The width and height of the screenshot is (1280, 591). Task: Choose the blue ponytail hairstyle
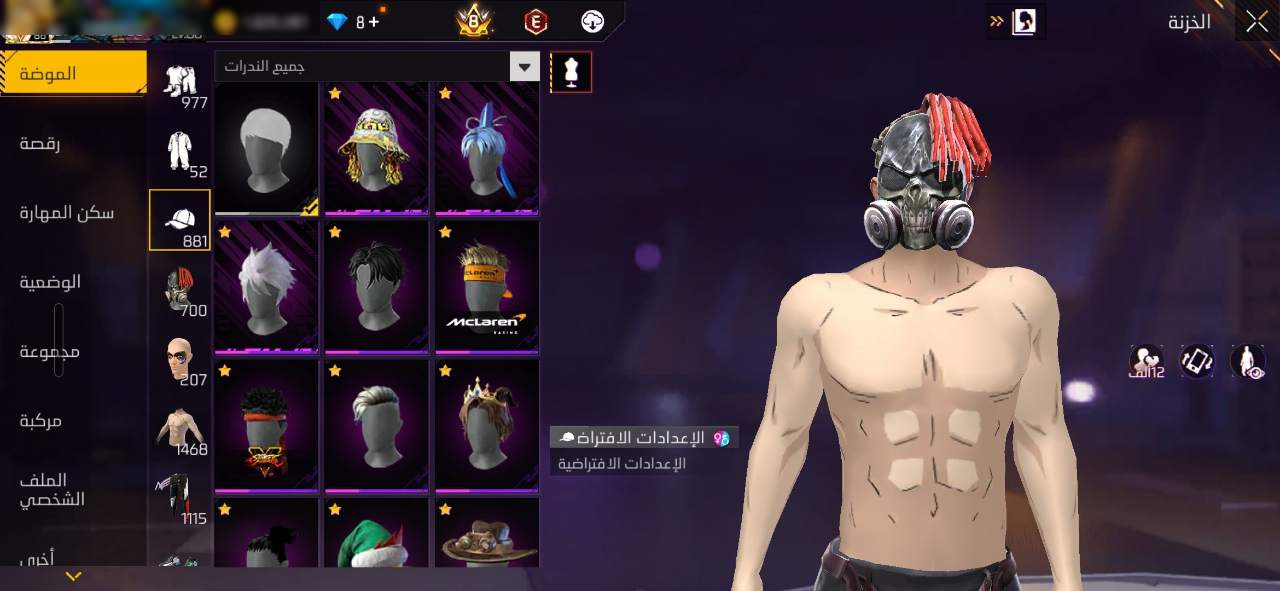487,148
